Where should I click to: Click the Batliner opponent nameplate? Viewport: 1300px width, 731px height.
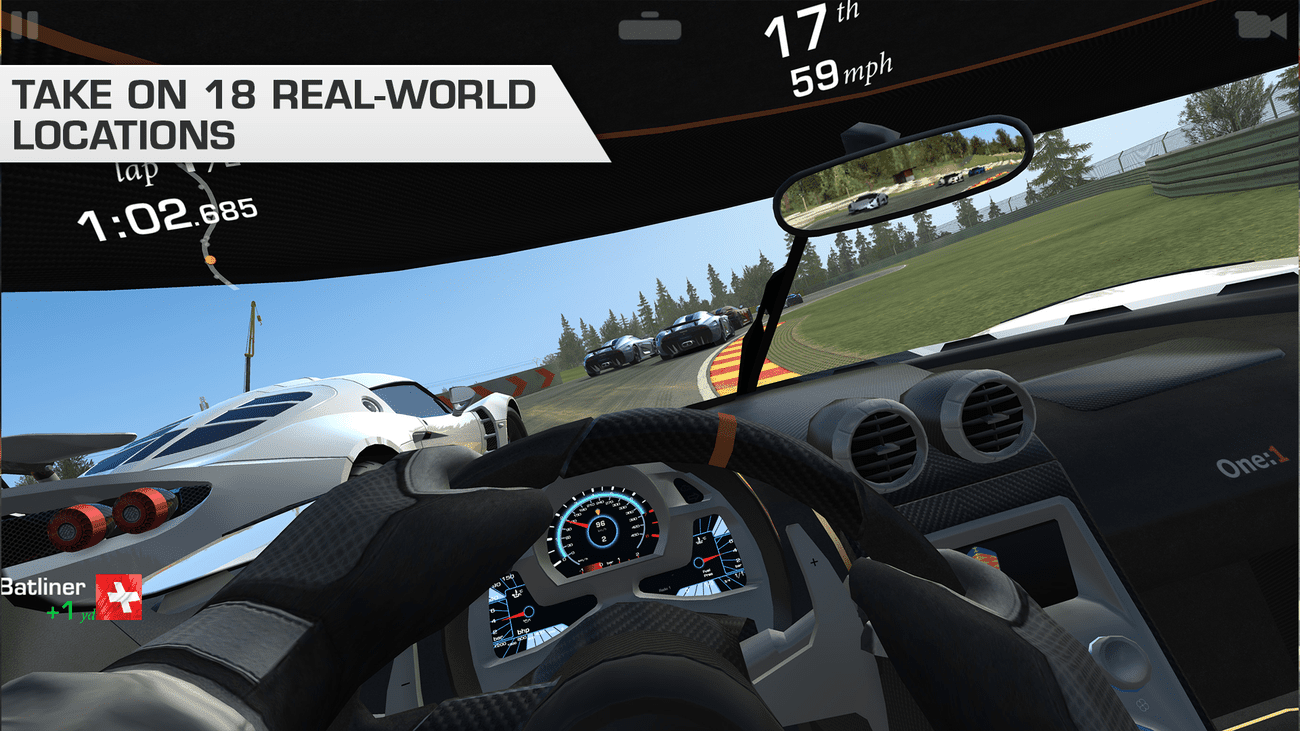45,585
